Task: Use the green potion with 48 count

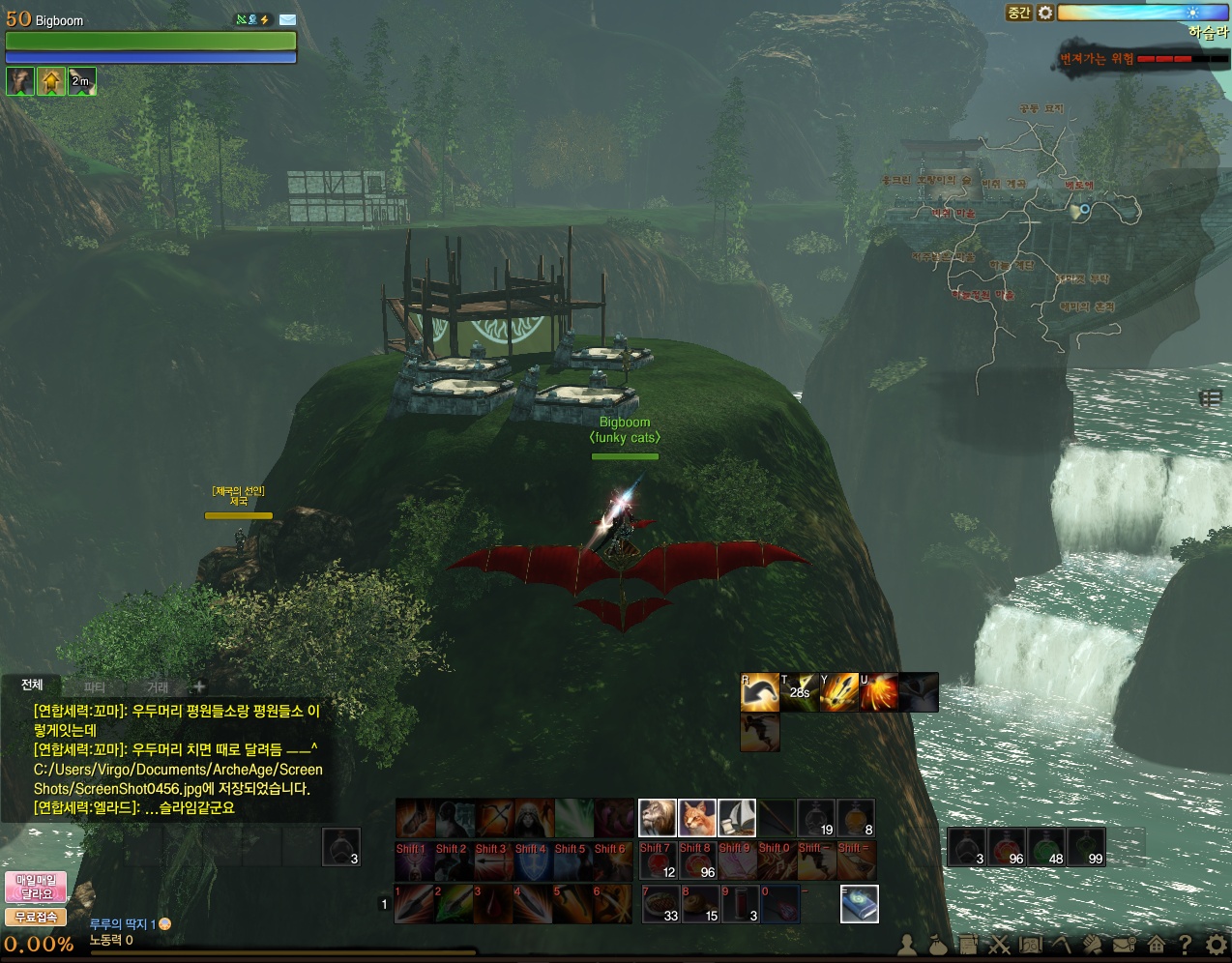Action: click(x=1047, y=847)
